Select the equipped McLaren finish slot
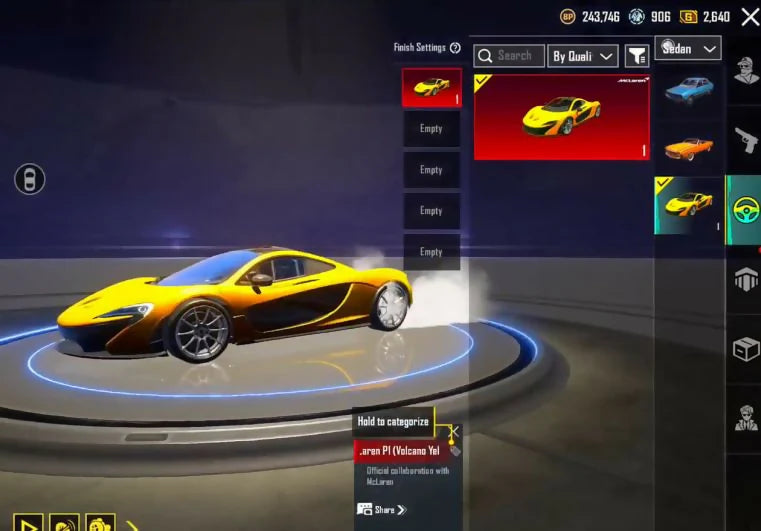Viewport: 761px width, 531px height. pos(431,87)
